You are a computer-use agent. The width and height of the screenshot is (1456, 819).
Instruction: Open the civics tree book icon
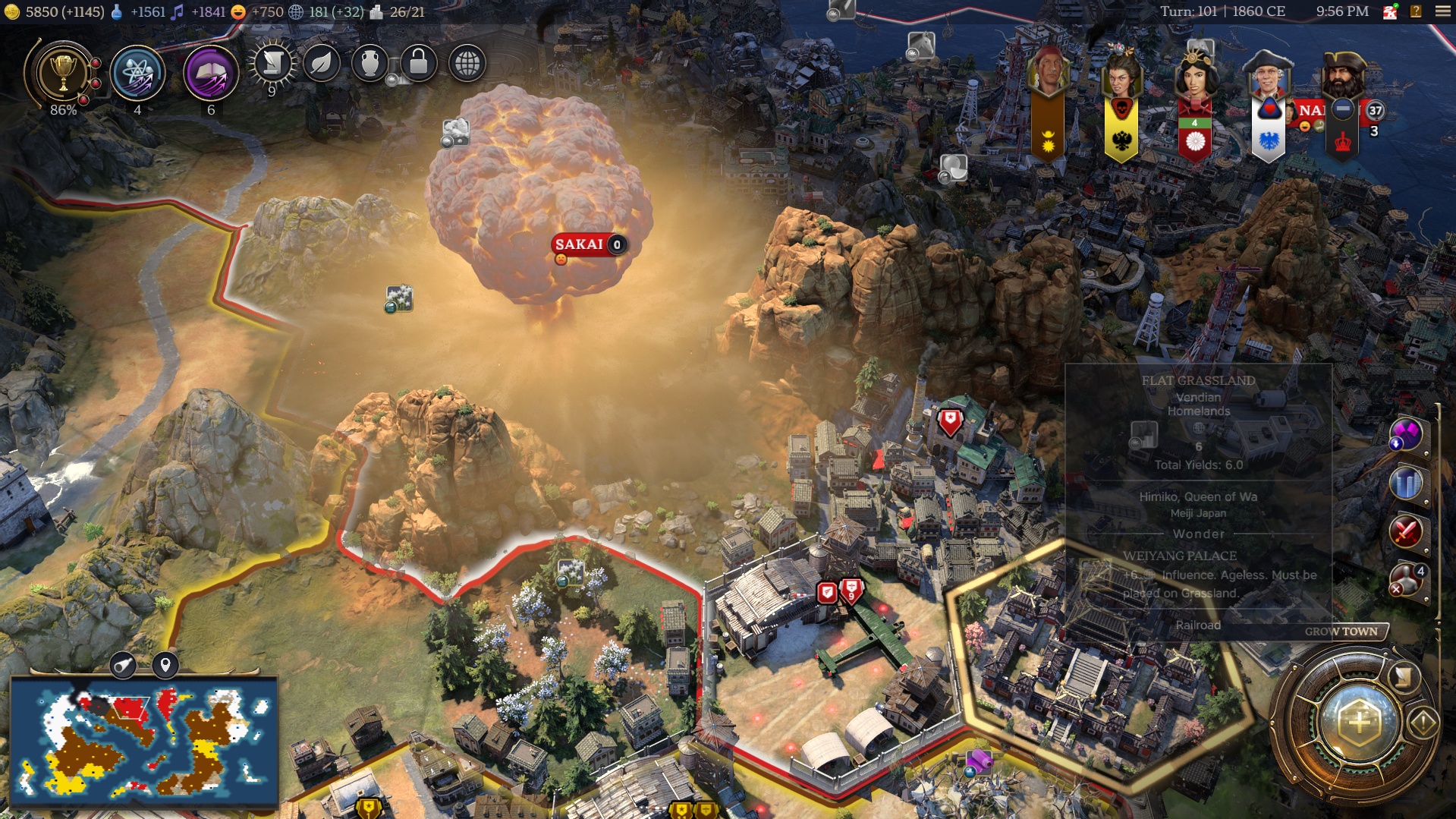click(x=211, y=74)
